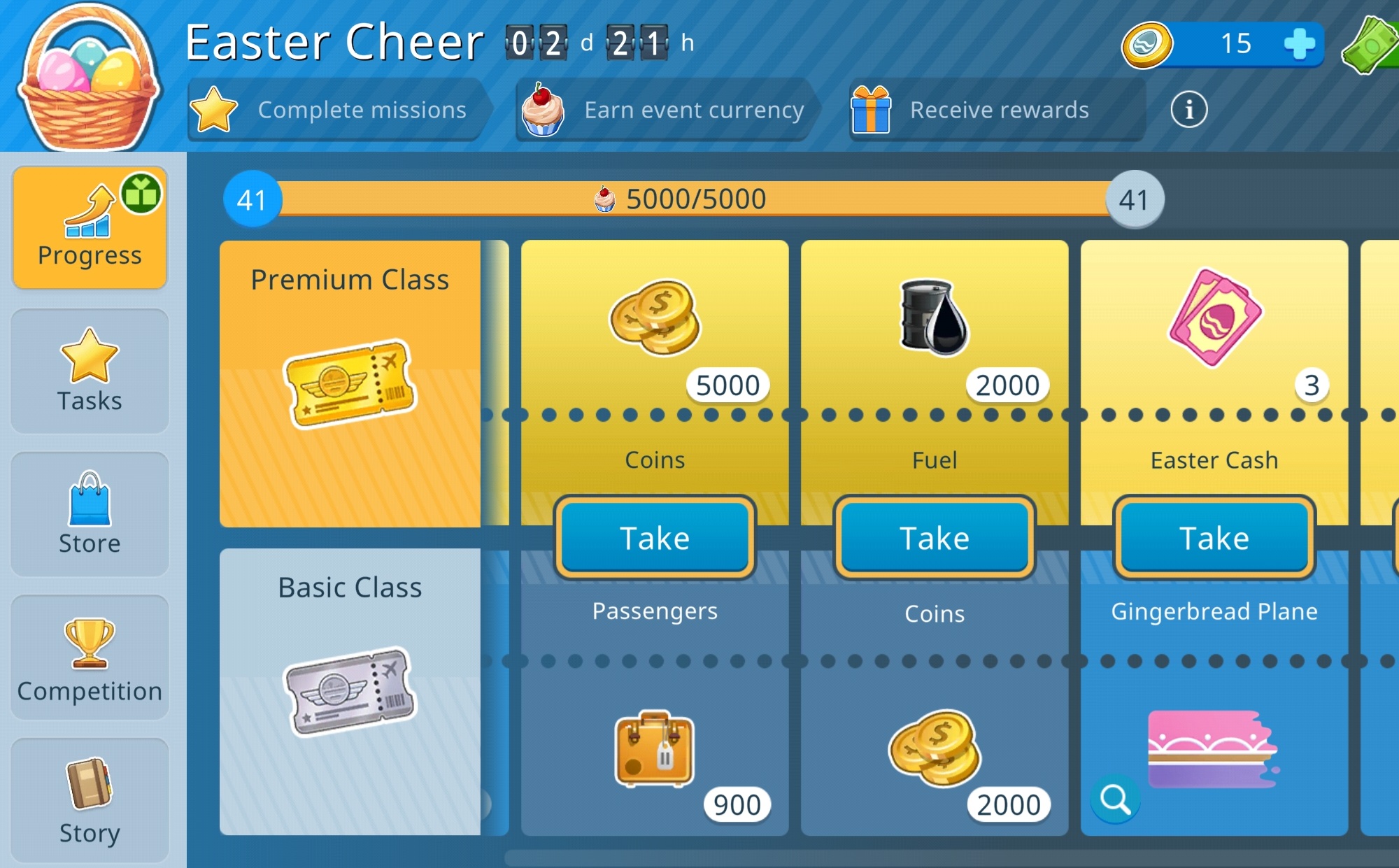
Task: Take the 2000 Fuel reward
Action: coord(935,538)
